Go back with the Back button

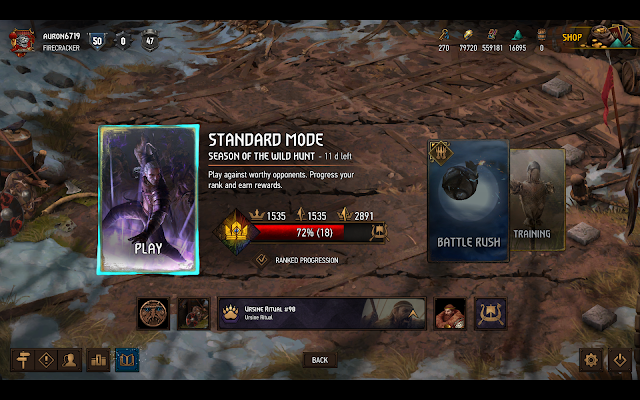click(x=320, y=359)
